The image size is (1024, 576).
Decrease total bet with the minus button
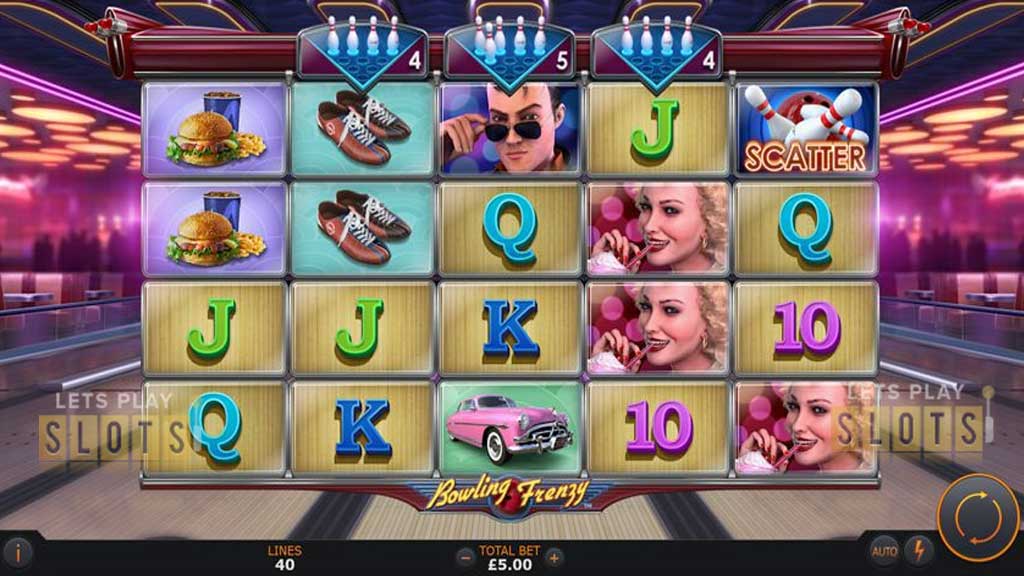click(x=464, y=557)
